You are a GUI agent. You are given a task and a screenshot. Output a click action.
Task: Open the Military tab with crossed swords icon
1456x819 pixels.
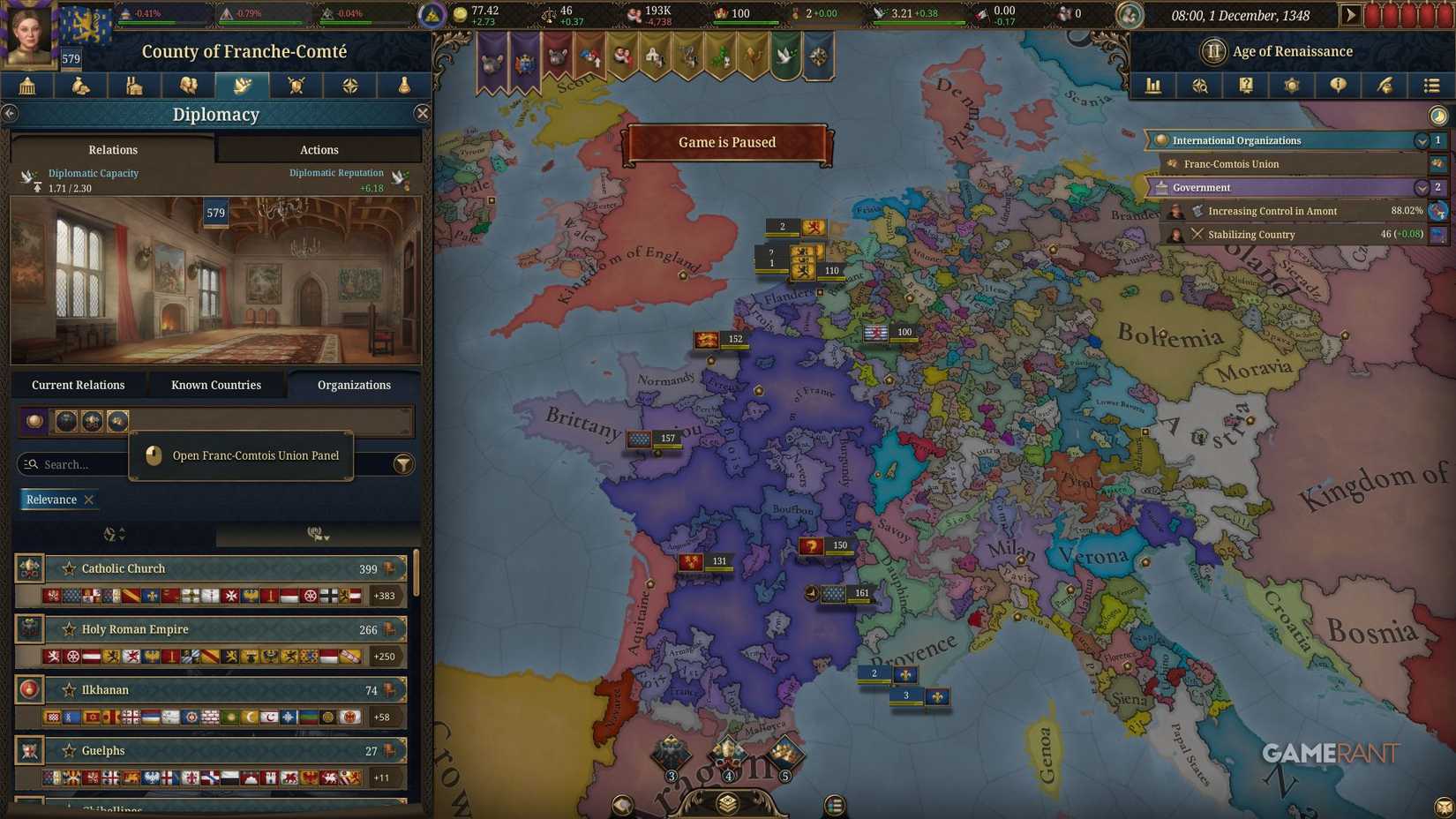[296, 86]
